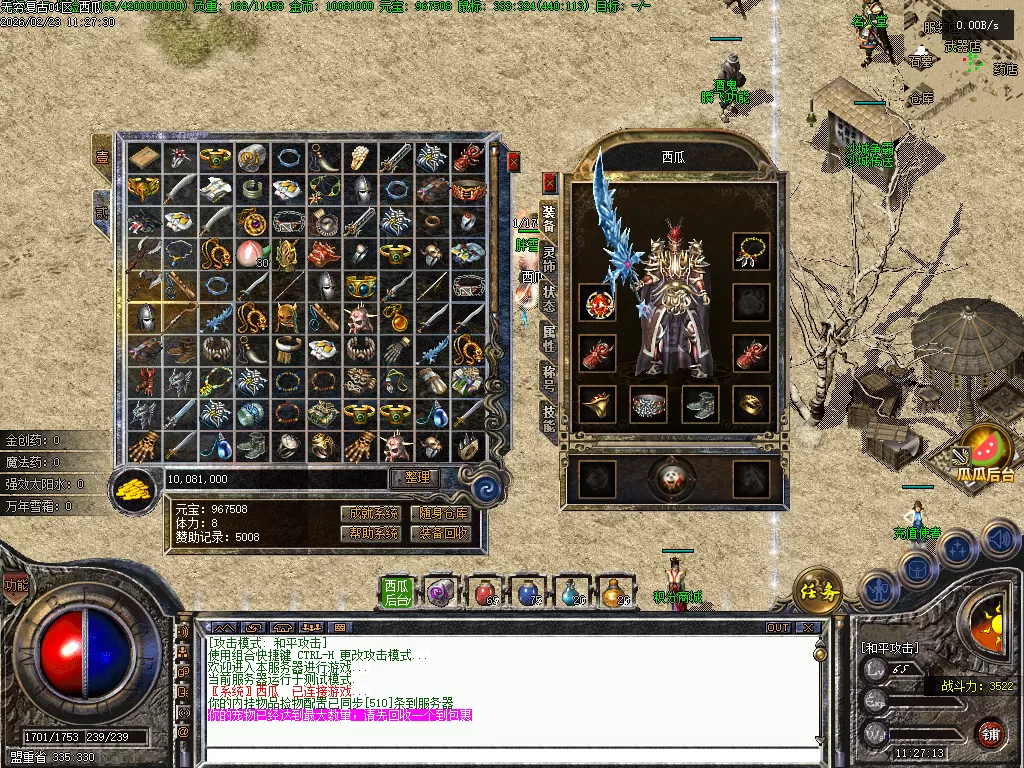This screenshot has width=1024, height=768.
Task: Click the 西瓜后台 green hotbar button
Action: [x=398, y=592]
